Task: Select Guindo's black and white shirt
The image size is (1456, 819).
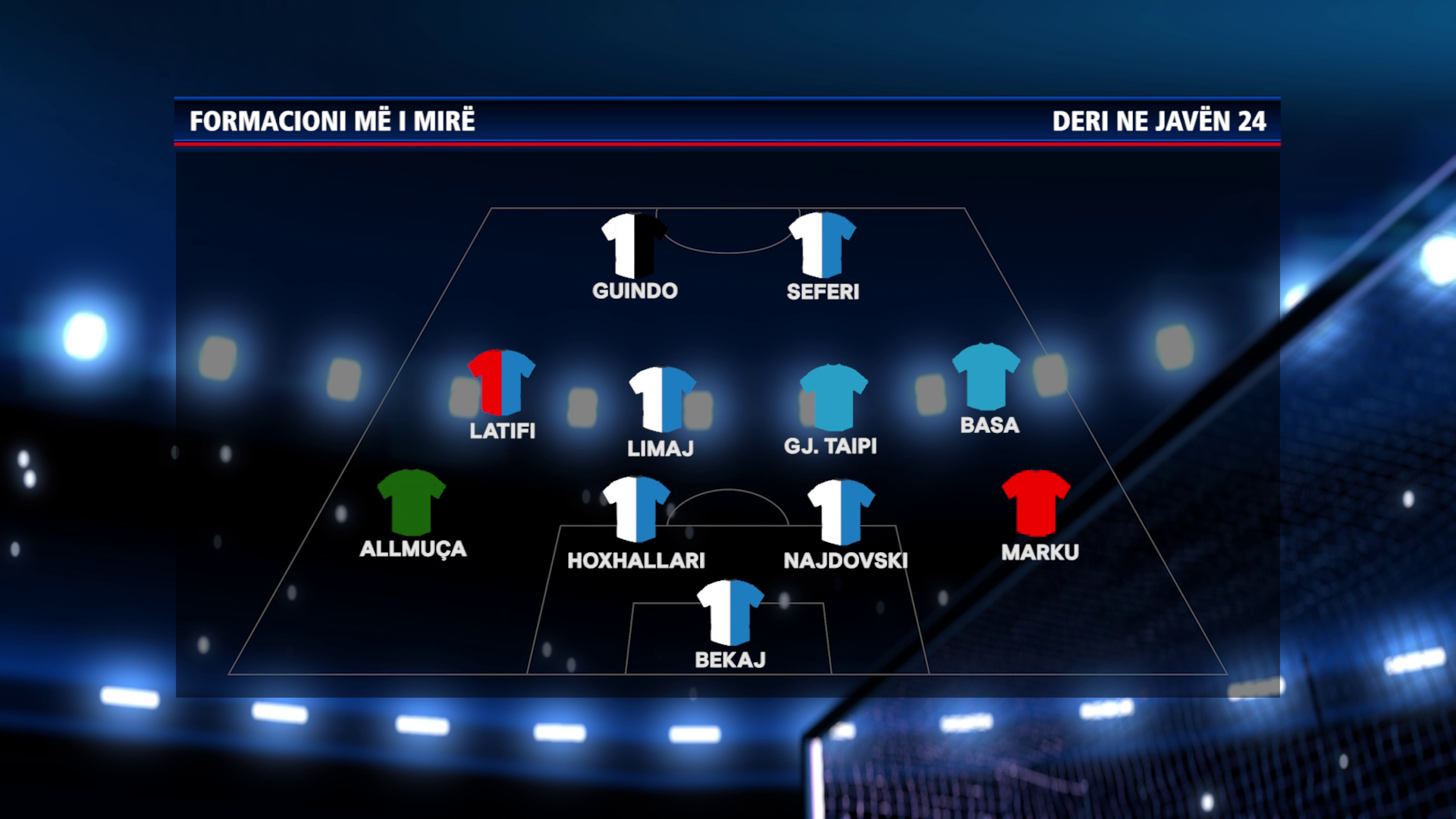Action: pos(634,246)
